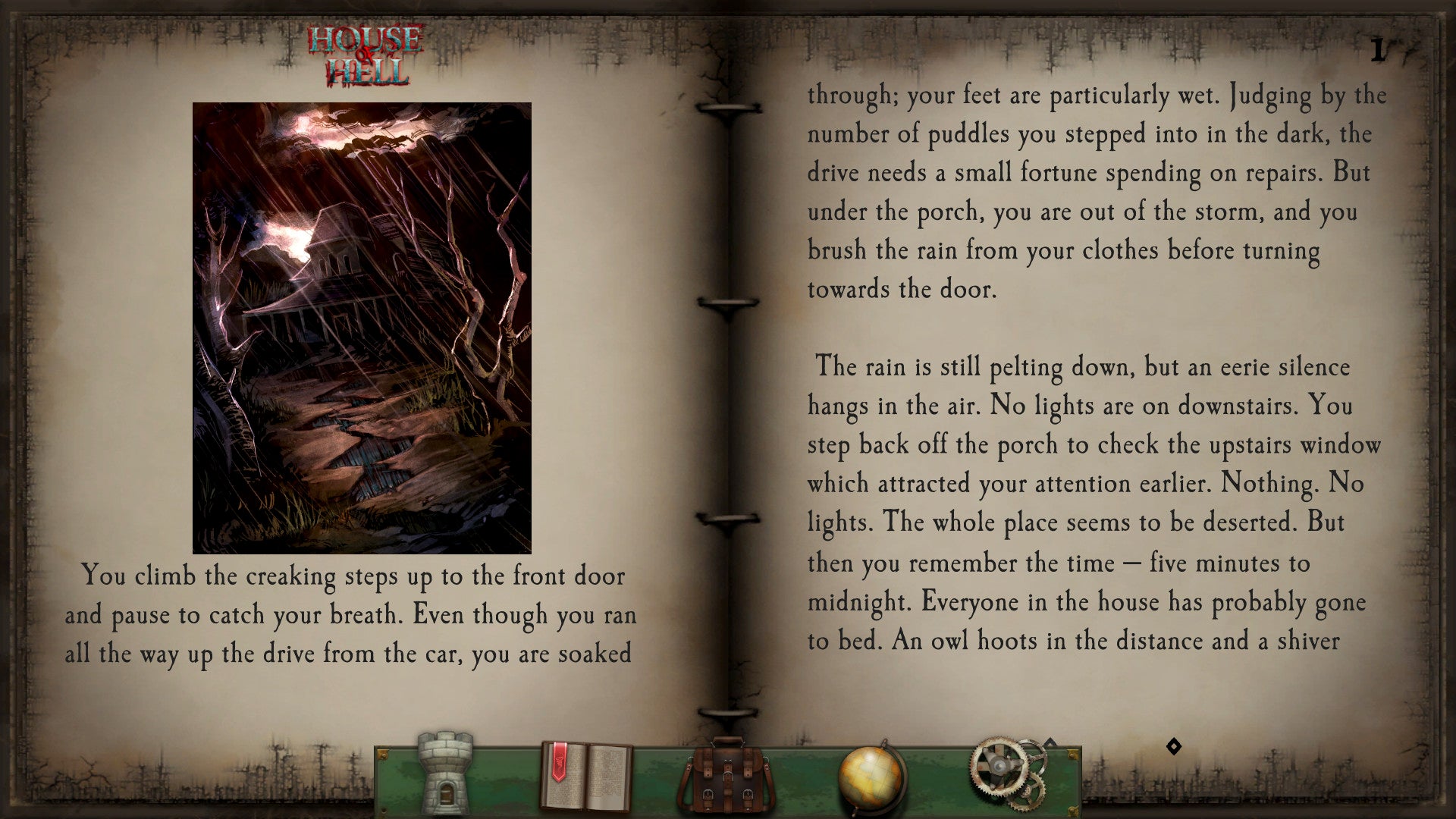Open the bookmarked book icon
Image resolution: width=1456 pixels, height=819 pixels.
click(585, 777)
